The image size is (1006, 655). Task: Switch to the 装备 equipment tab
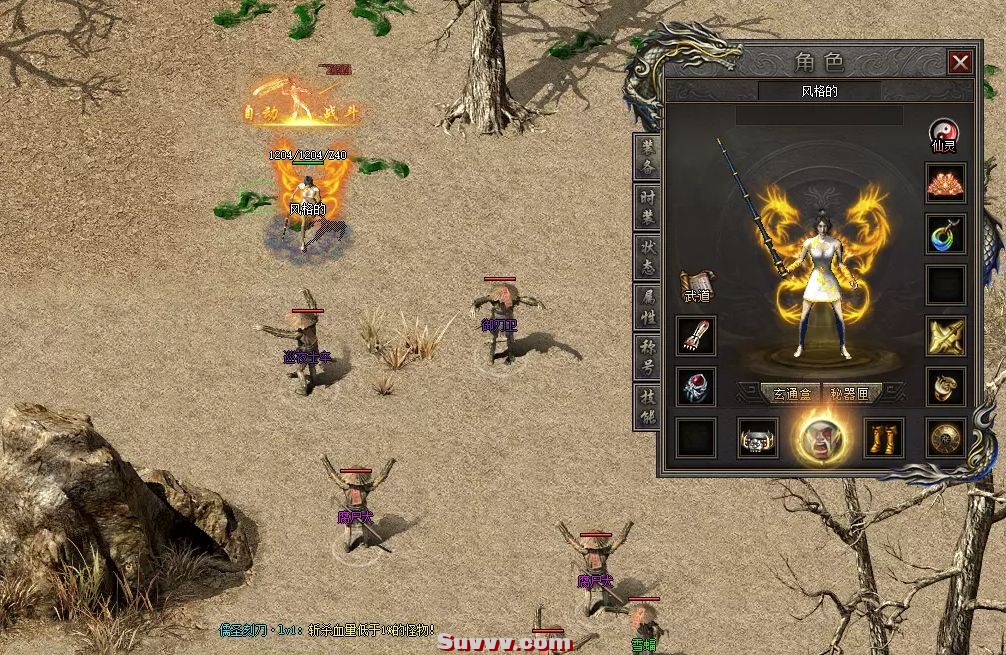coord(648,158)
